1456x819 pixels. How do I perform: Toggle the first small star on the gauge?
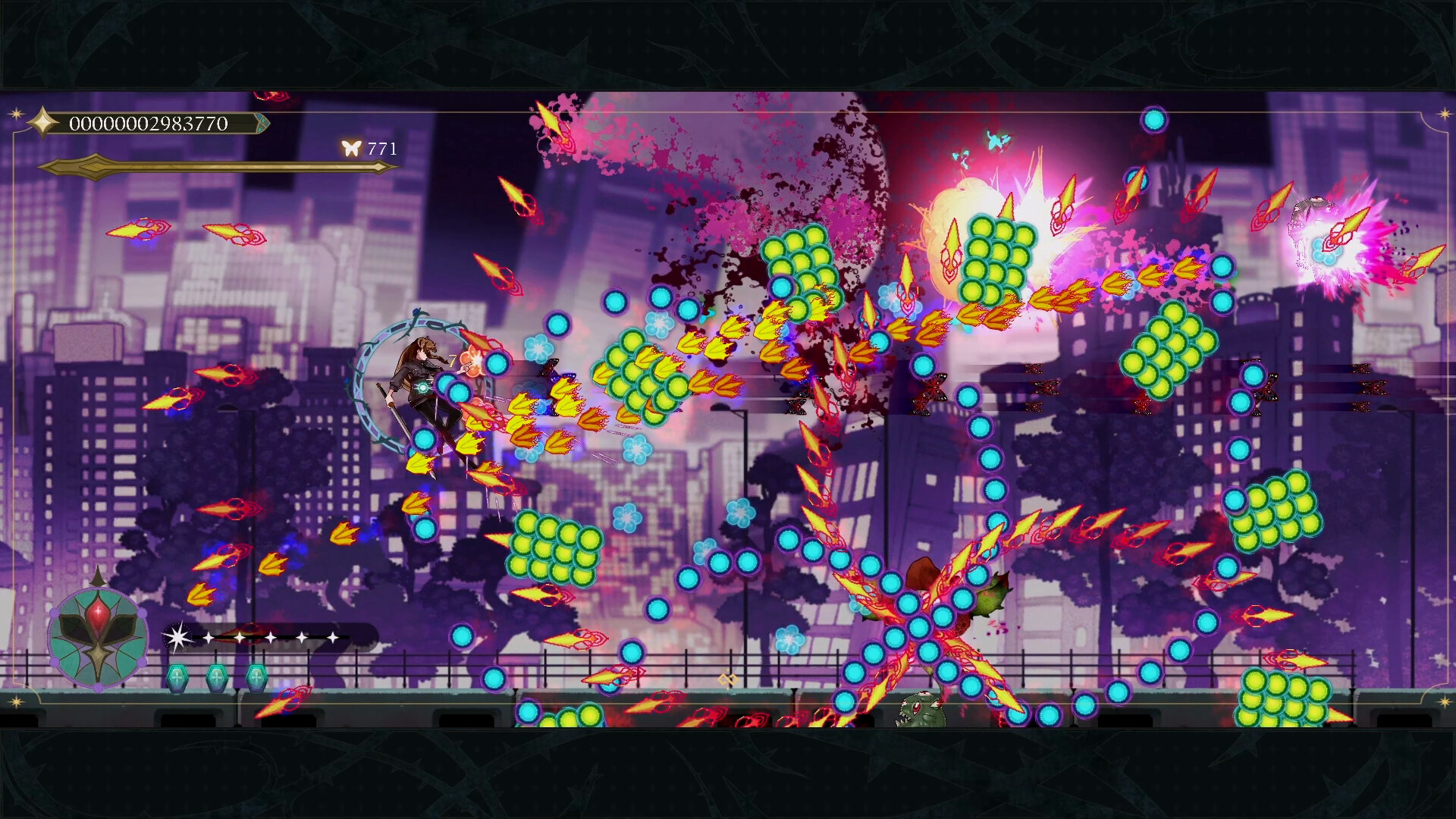tap(209, 637)
